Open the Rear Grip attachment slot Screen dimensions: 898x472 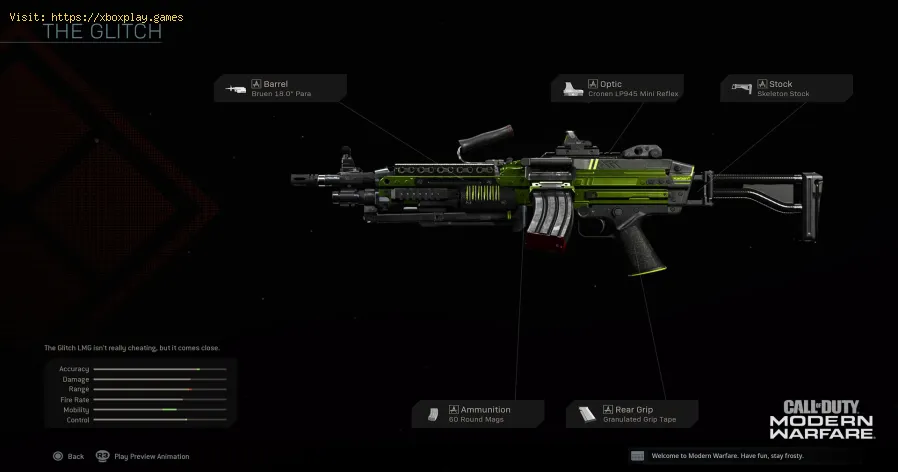coord(632,414)
